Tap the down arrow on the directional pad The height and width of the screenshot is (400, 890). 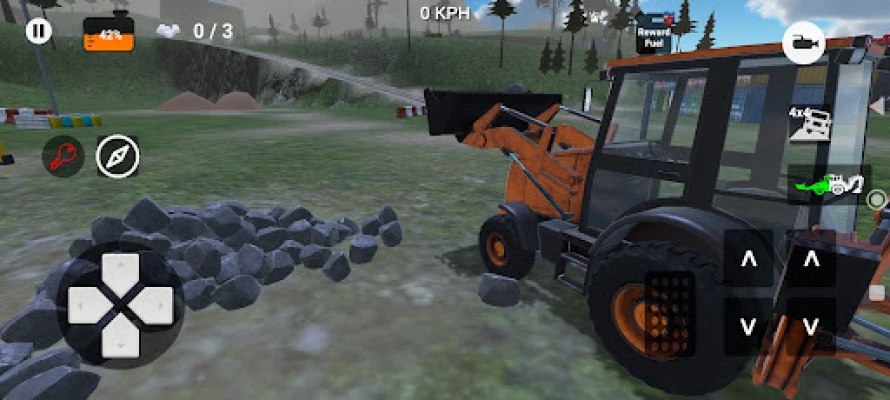pos(121,339)
